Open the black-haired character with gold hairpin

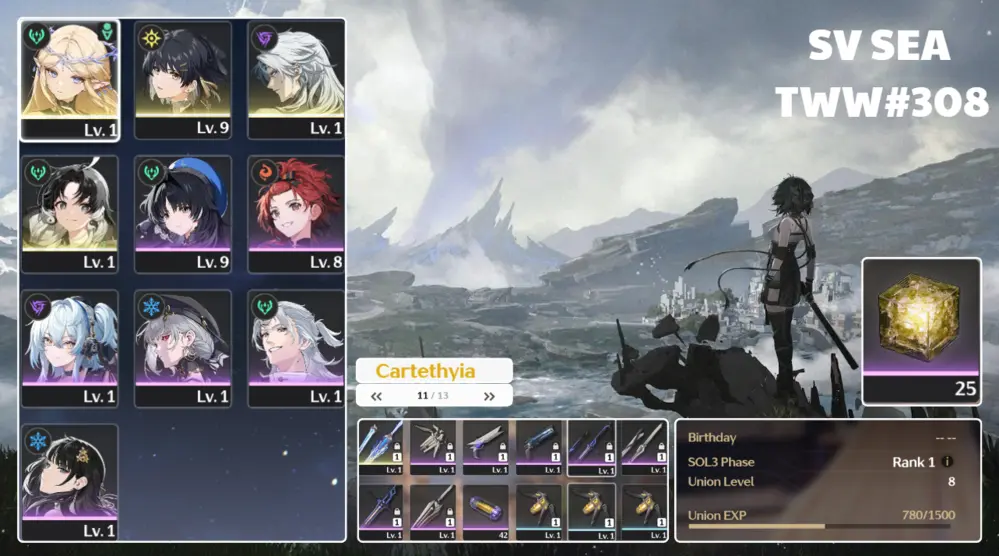point(70,482)
